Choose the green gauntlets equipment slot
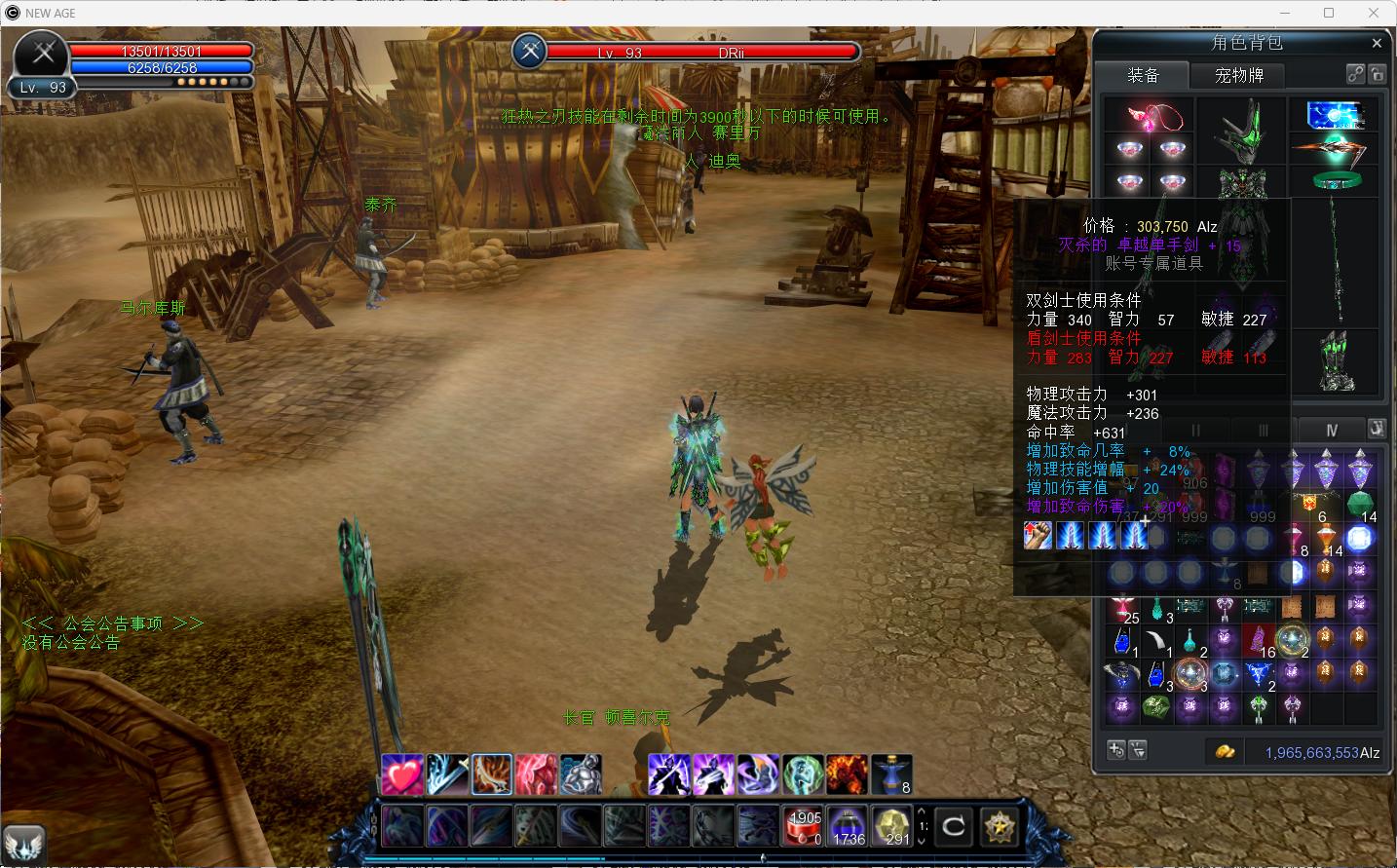This screenshot has height=868, width=1397. tap(1337, 360)
